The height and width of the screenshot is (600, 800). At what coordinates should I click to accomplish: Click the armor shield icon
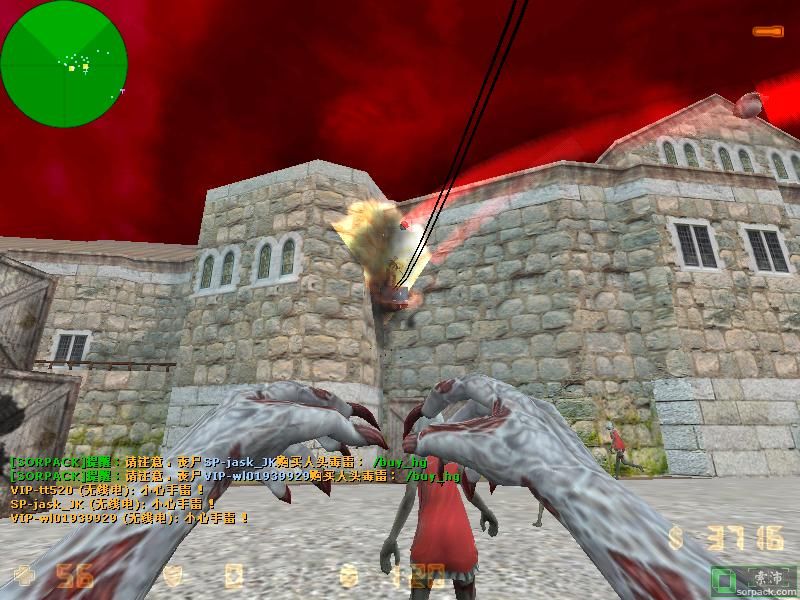tap(173, 575)
